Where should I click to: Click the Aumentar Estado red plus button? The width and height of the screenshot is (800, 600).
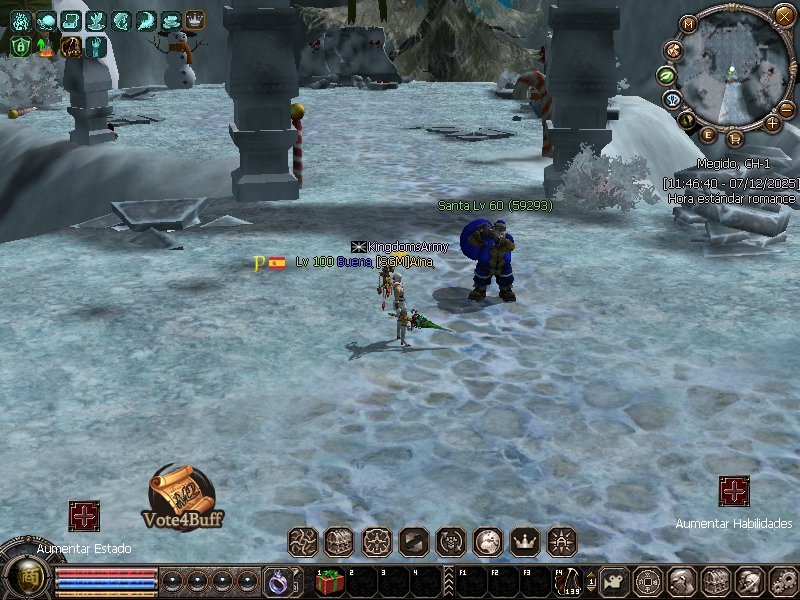(x=84, y=516)
